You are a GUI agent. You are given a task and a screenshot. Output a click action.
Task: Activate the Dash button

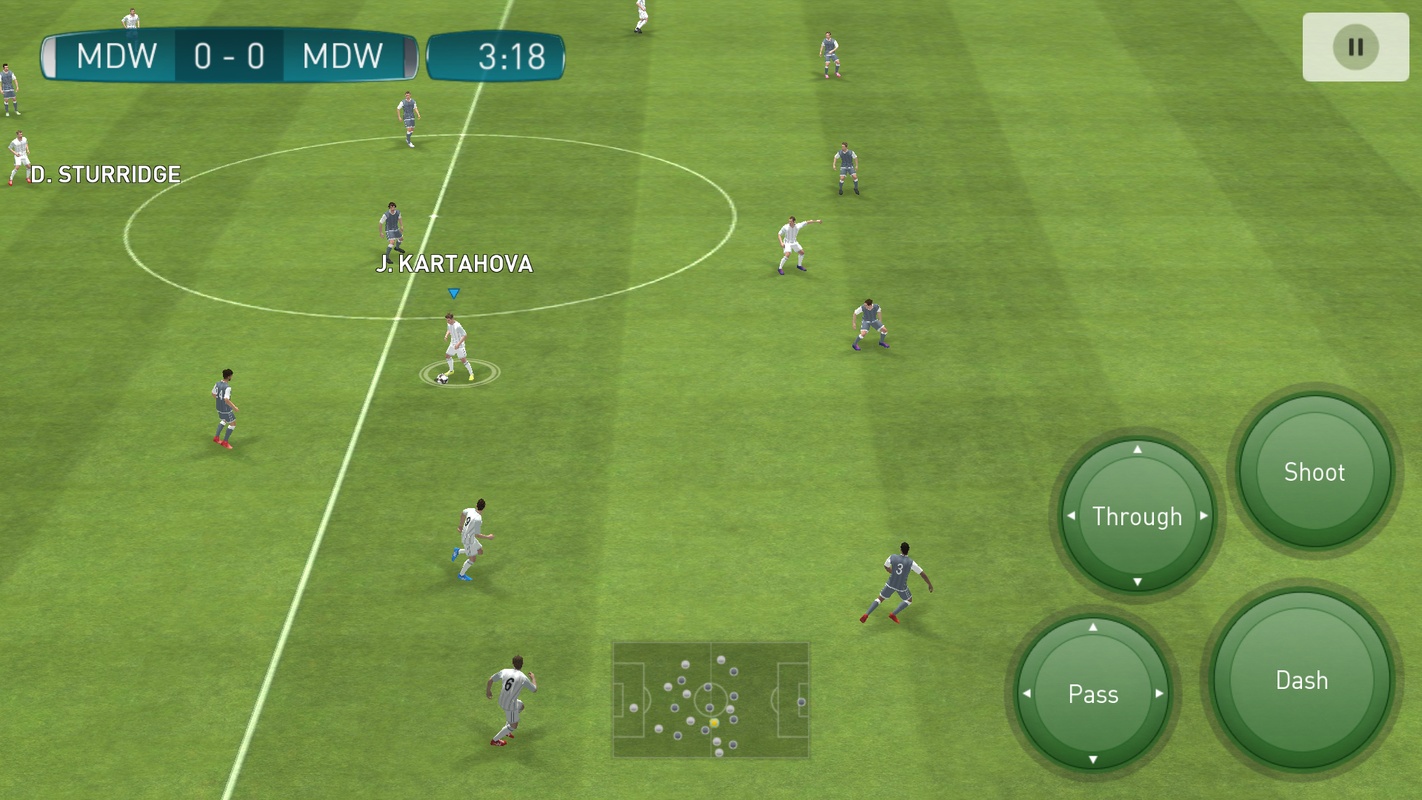pyautogui.click(x=1302, y=680)
